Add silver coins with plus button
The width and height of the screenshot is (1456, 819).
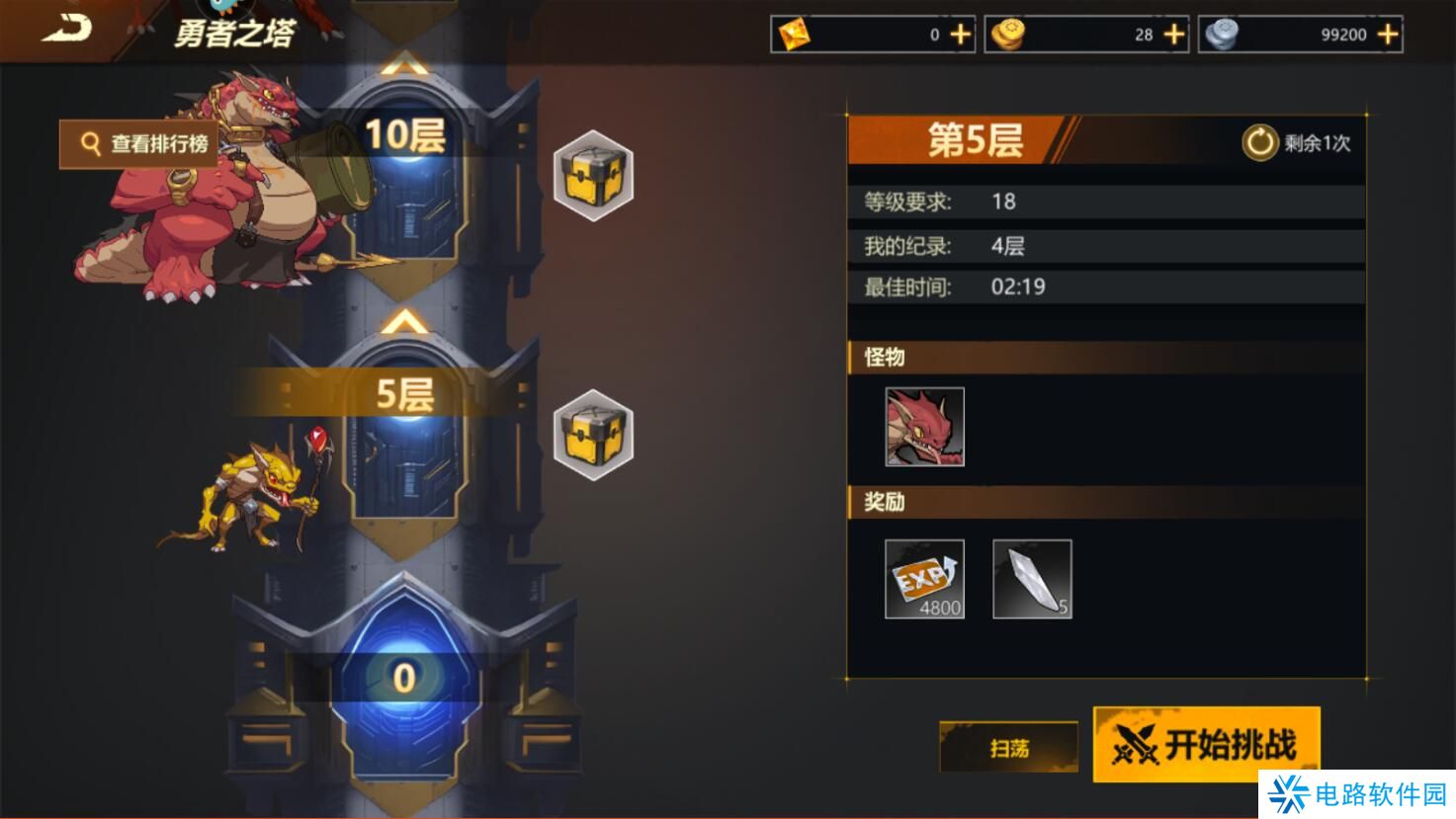click(x=1388, y=35)
